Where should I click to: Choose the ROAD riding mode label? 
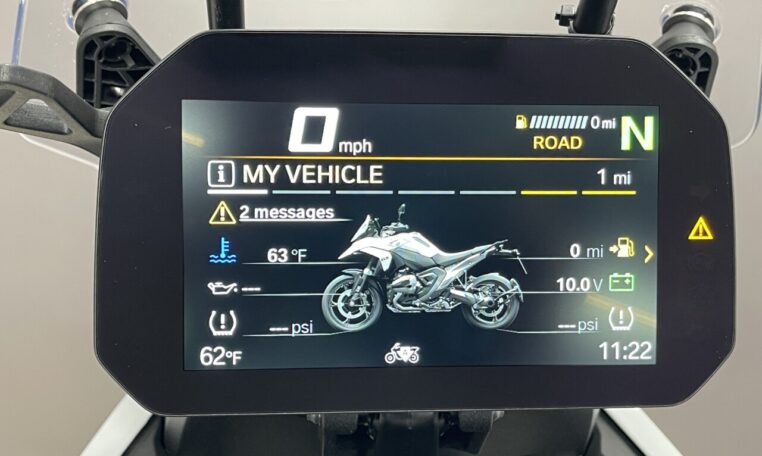pyautogui.click(x=557, y=143)
